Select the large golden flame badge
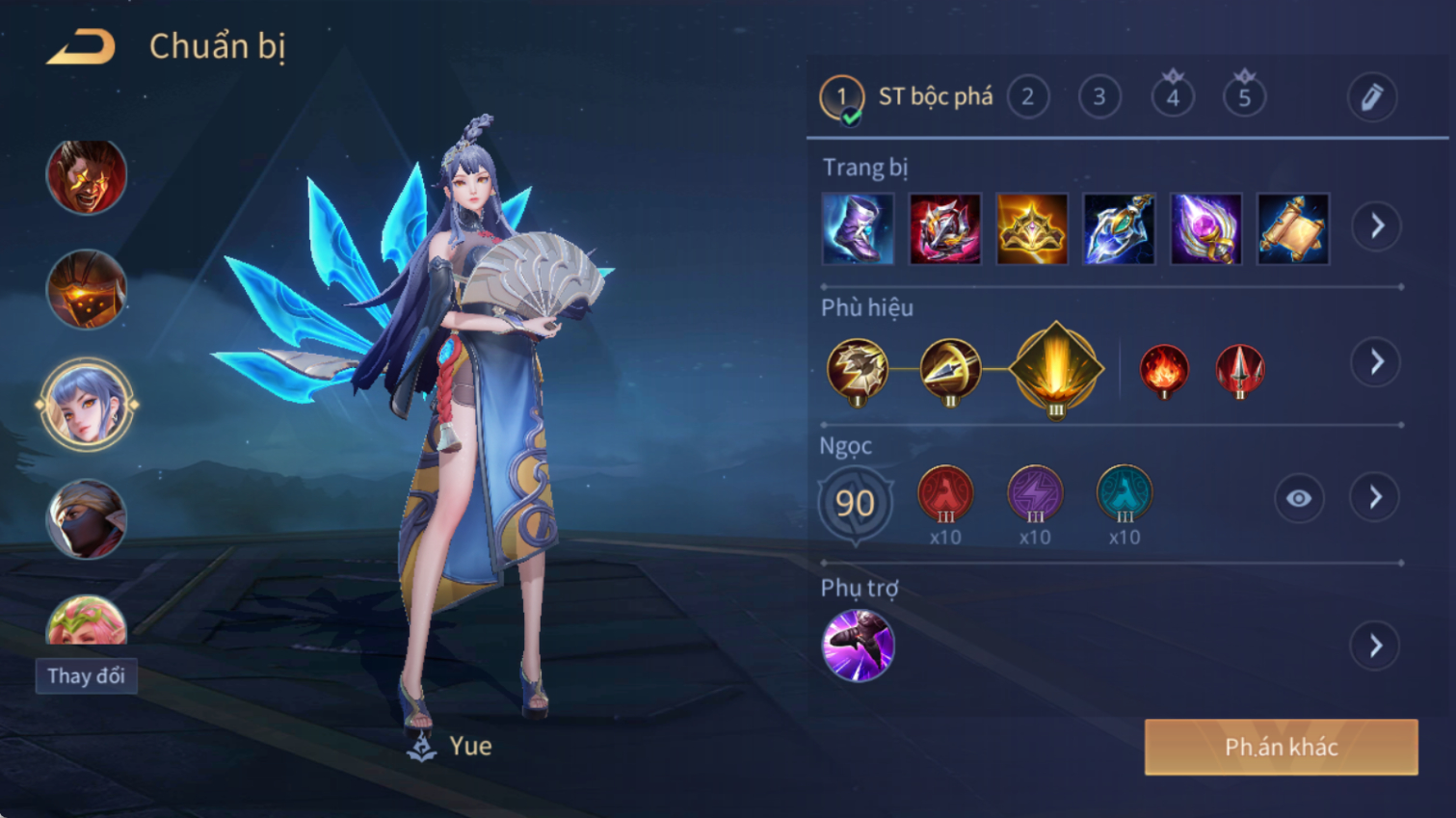The image size is (1456, 818). [x=1056, y=370]
